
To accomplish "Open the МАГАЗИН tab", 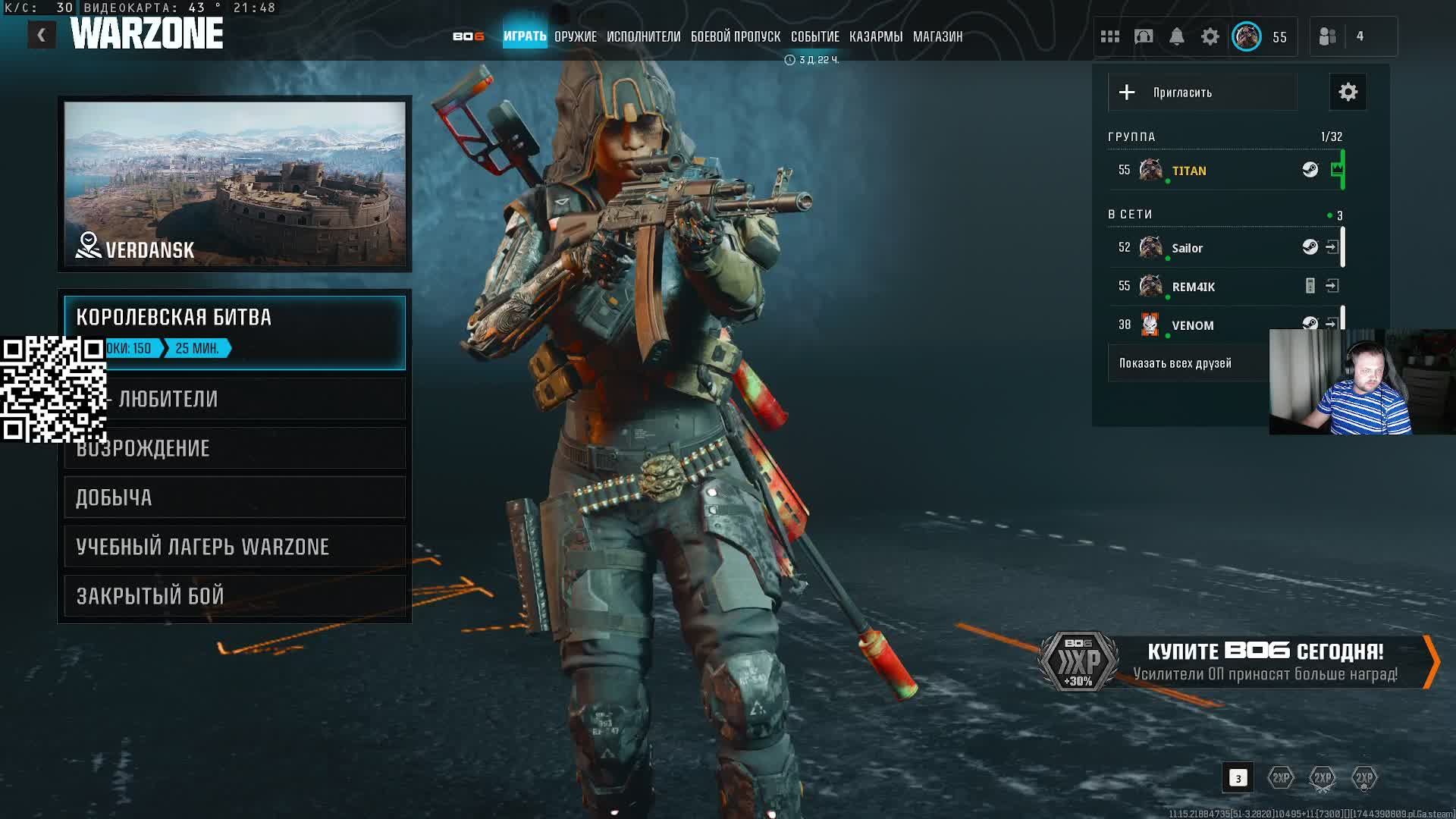I will [937, 36].
